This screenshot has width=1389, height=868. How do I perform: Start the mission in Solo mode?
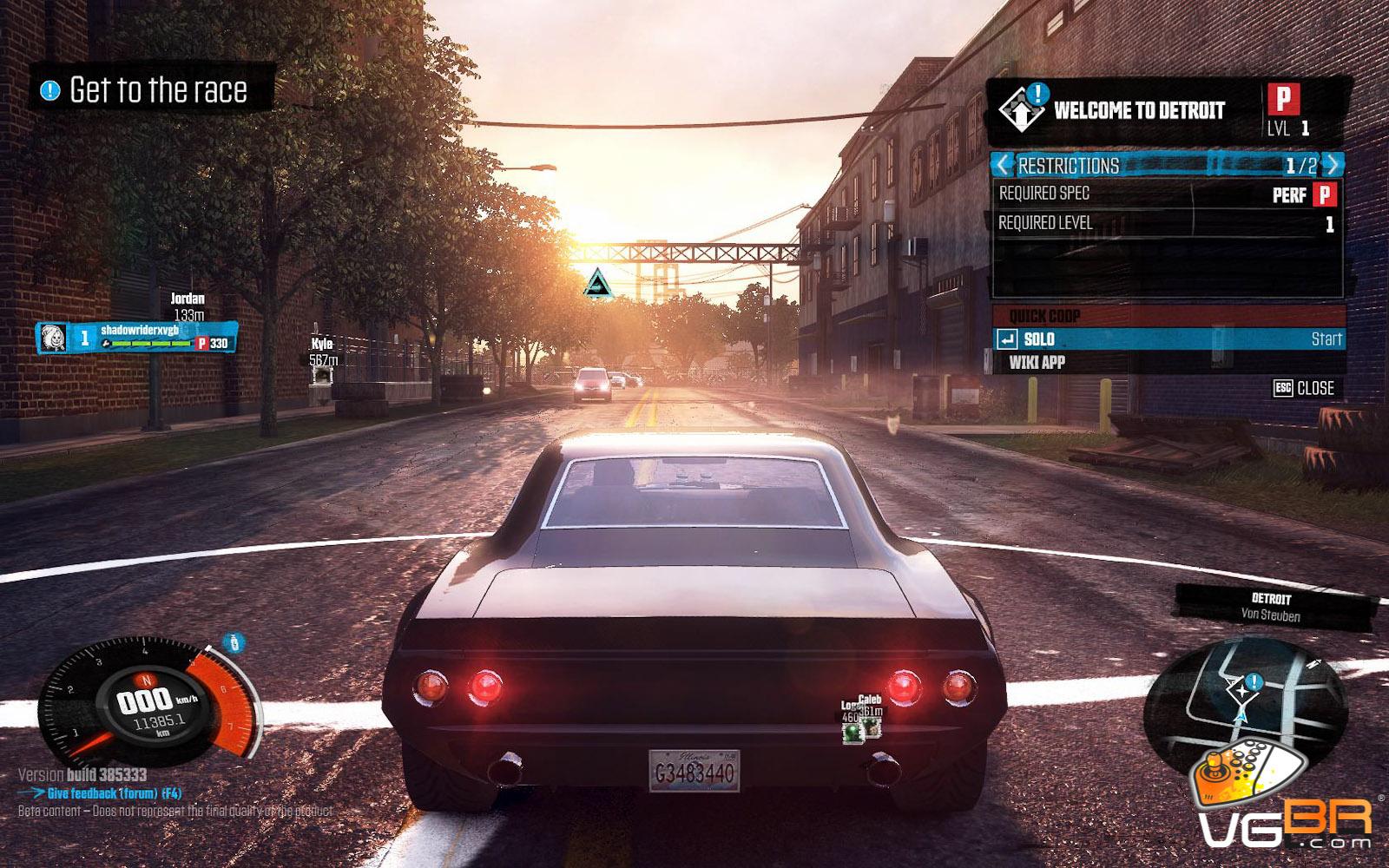pyautogui.click(x=1168, y=339)
